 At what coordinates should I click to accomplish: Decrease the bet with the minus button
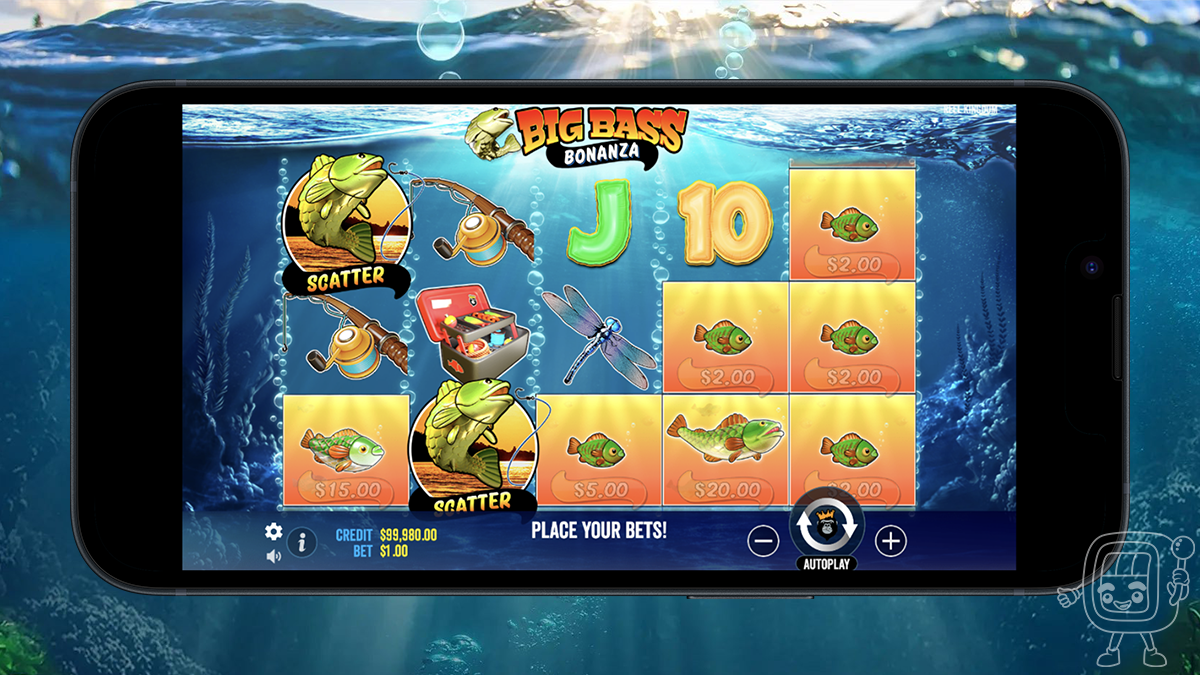click(763, 541)
